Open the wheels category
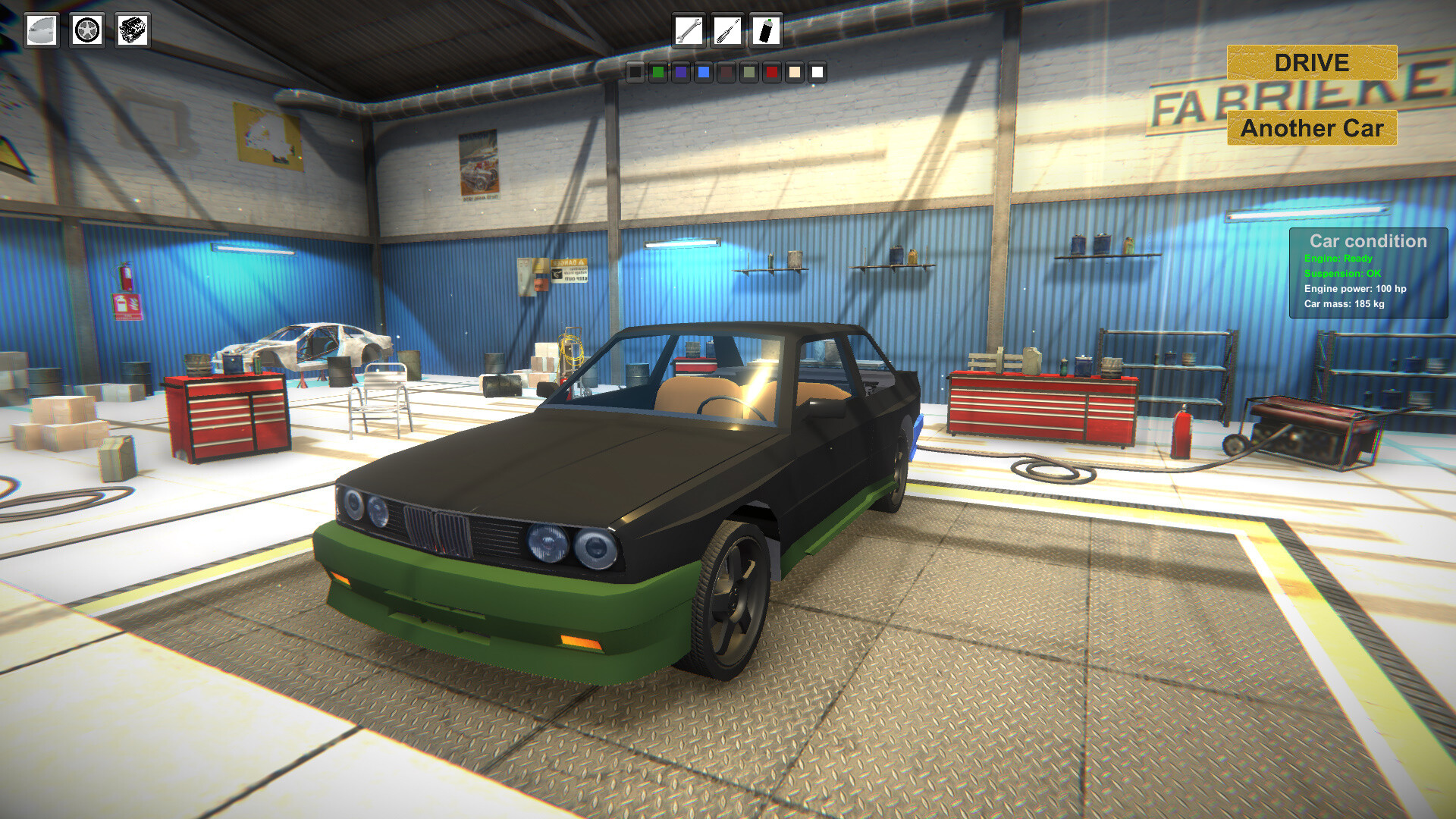The width and height of the screenshot is (1456, 819). tap(86, 31)
